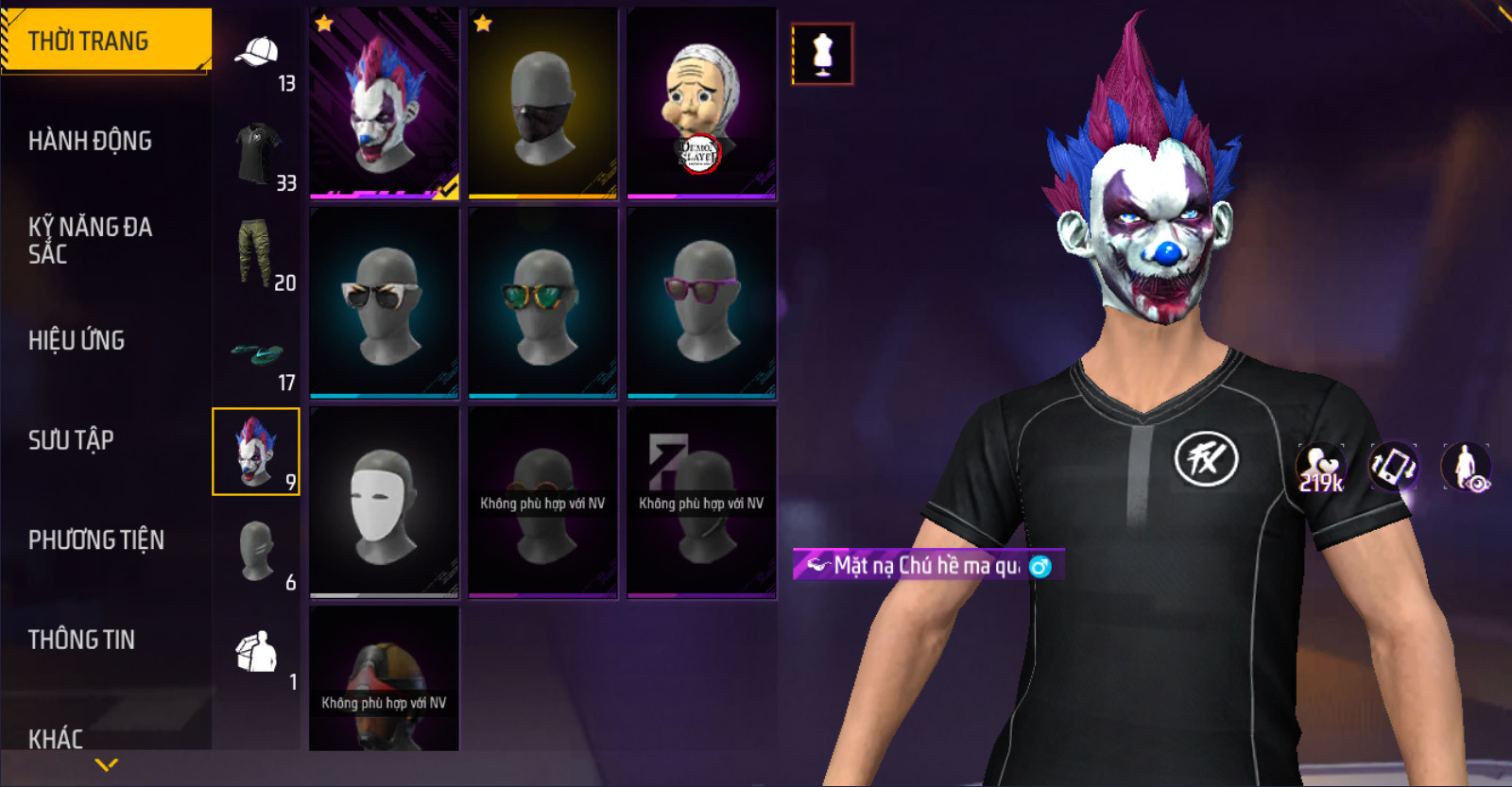This screenshot has height=787, width=1512.
Task: Choose the Demon Slayer old man mask
Action: coord(701,103)
